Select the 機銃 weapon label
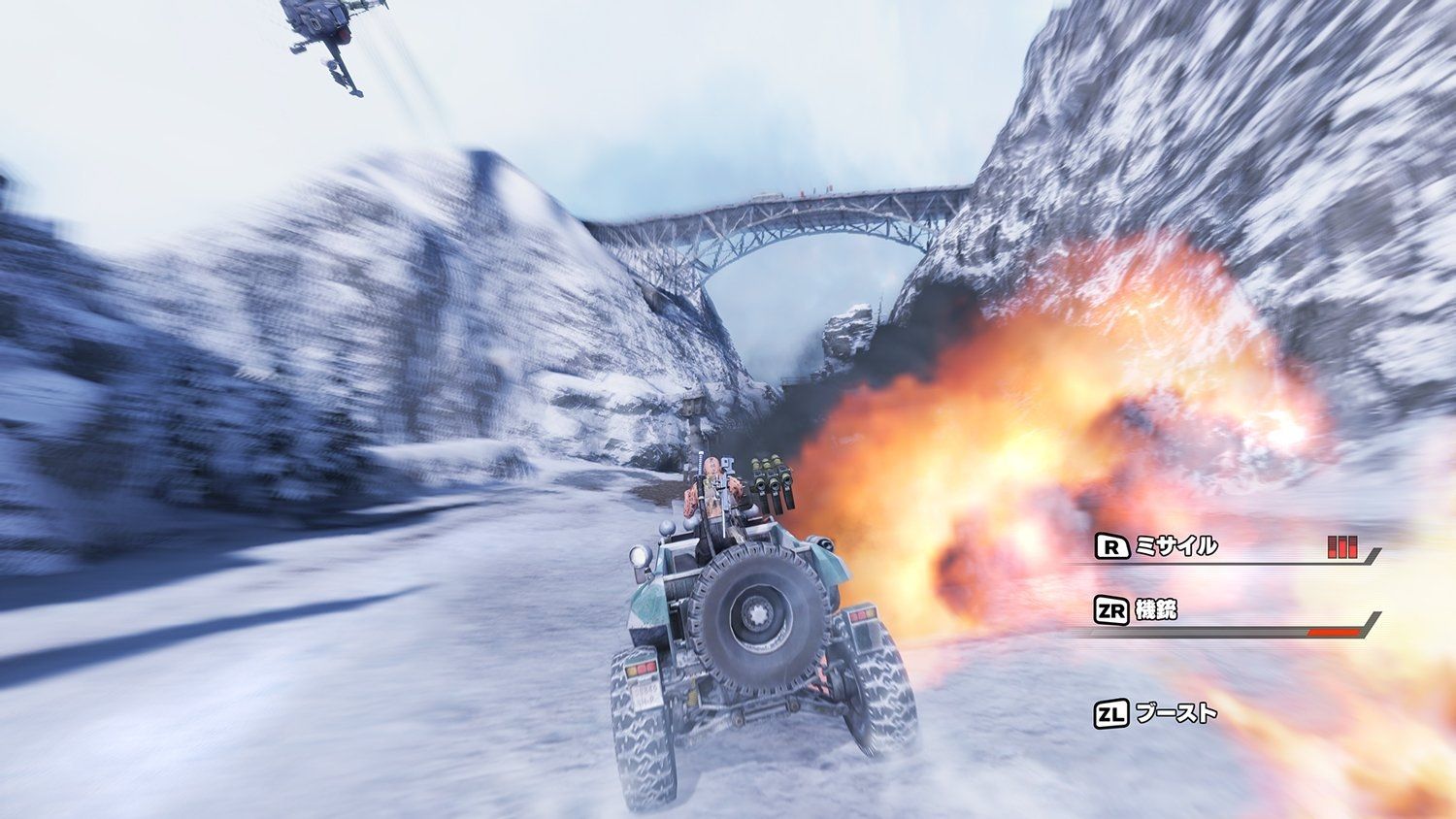The height and width of the screenshot is (819, 1456). tap(1157, 608)
